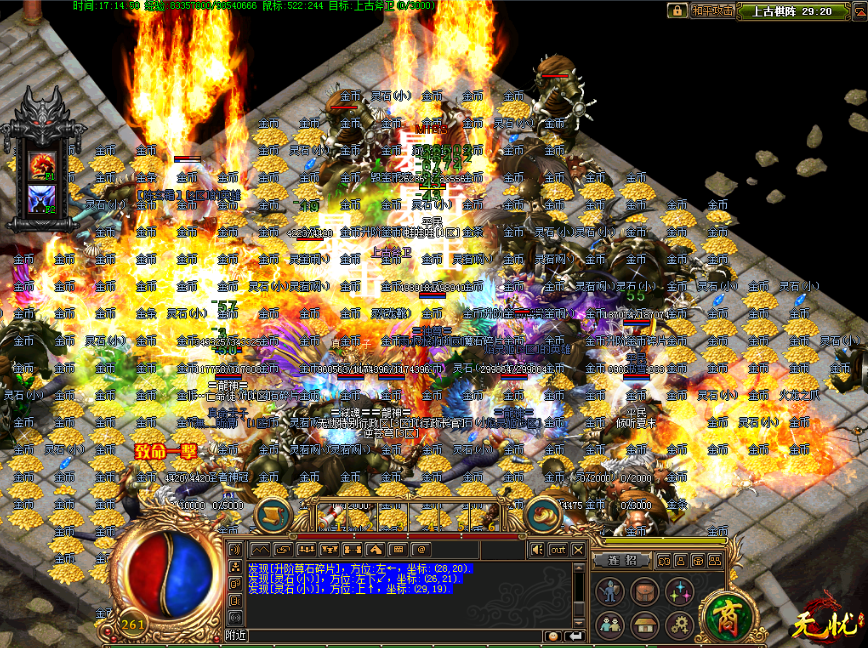Open the sparkling stars skills icon

pos(680,592)
